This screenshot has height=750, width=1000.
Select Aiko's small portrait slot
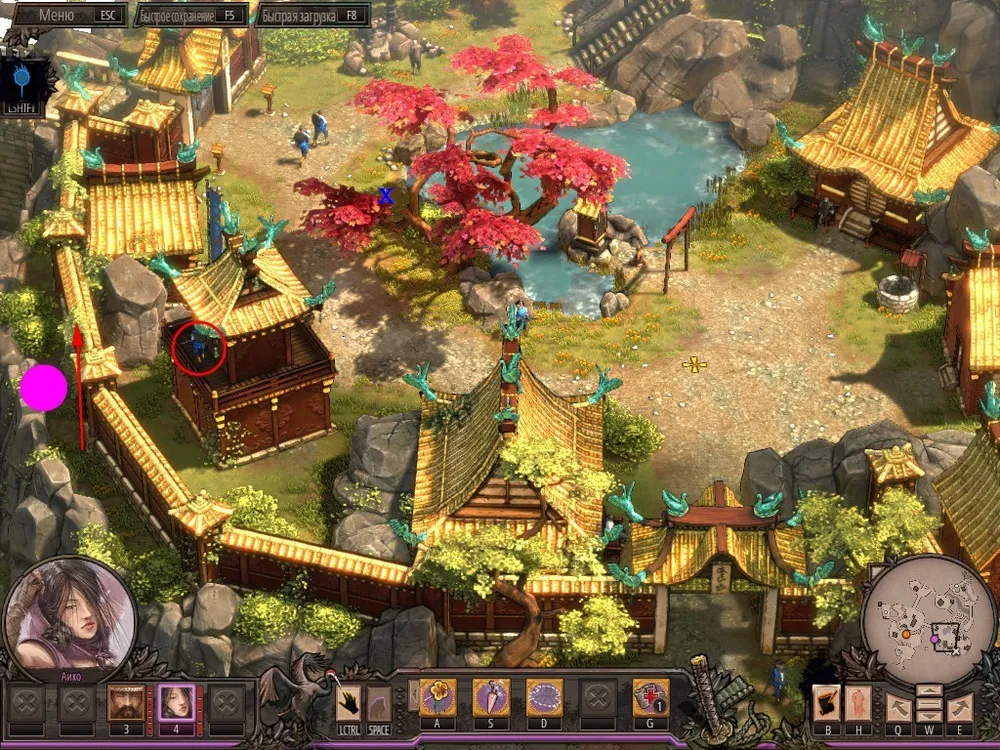[177, 702]
